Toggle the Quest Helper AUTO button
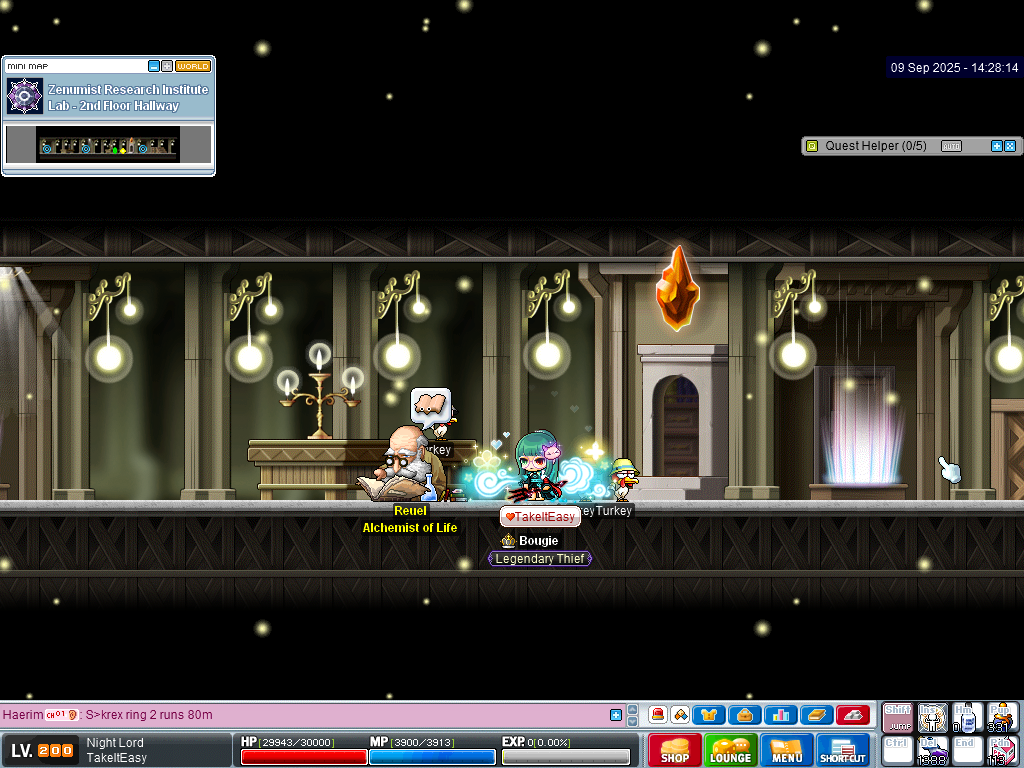This screenshot has height=768, width=1024. click(x=951, y=146)
